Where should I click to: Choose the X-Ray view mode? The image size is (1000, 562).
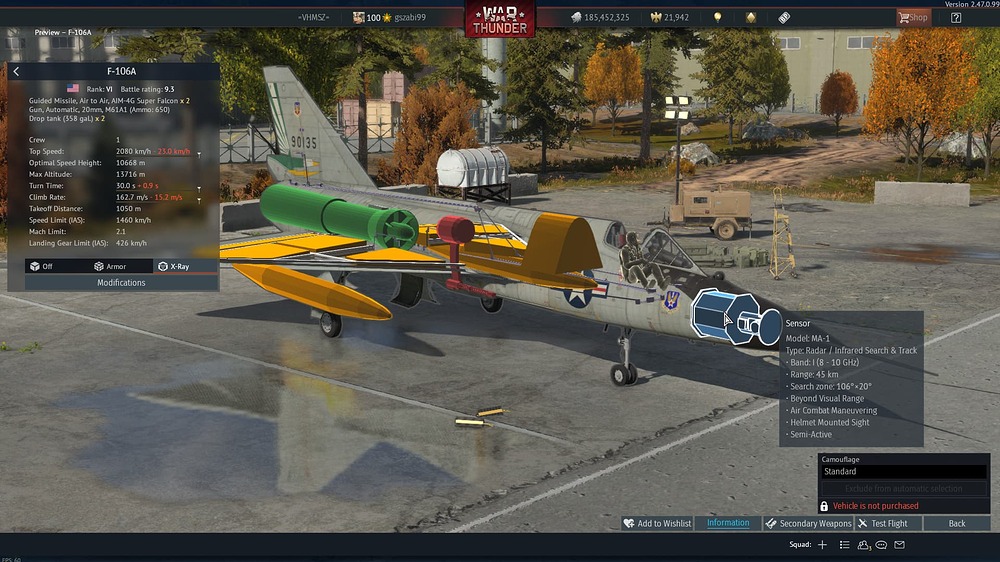173,266
